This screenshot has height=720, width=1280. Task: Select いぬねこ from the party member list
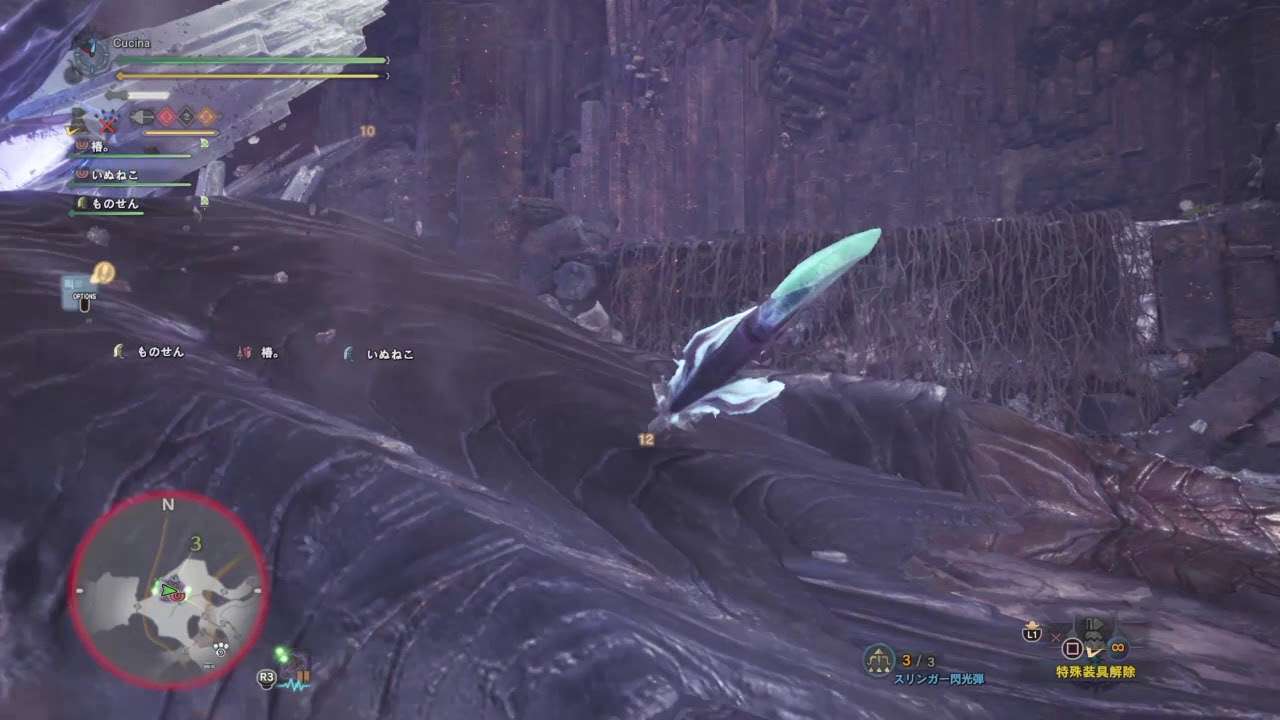[109, 173]
